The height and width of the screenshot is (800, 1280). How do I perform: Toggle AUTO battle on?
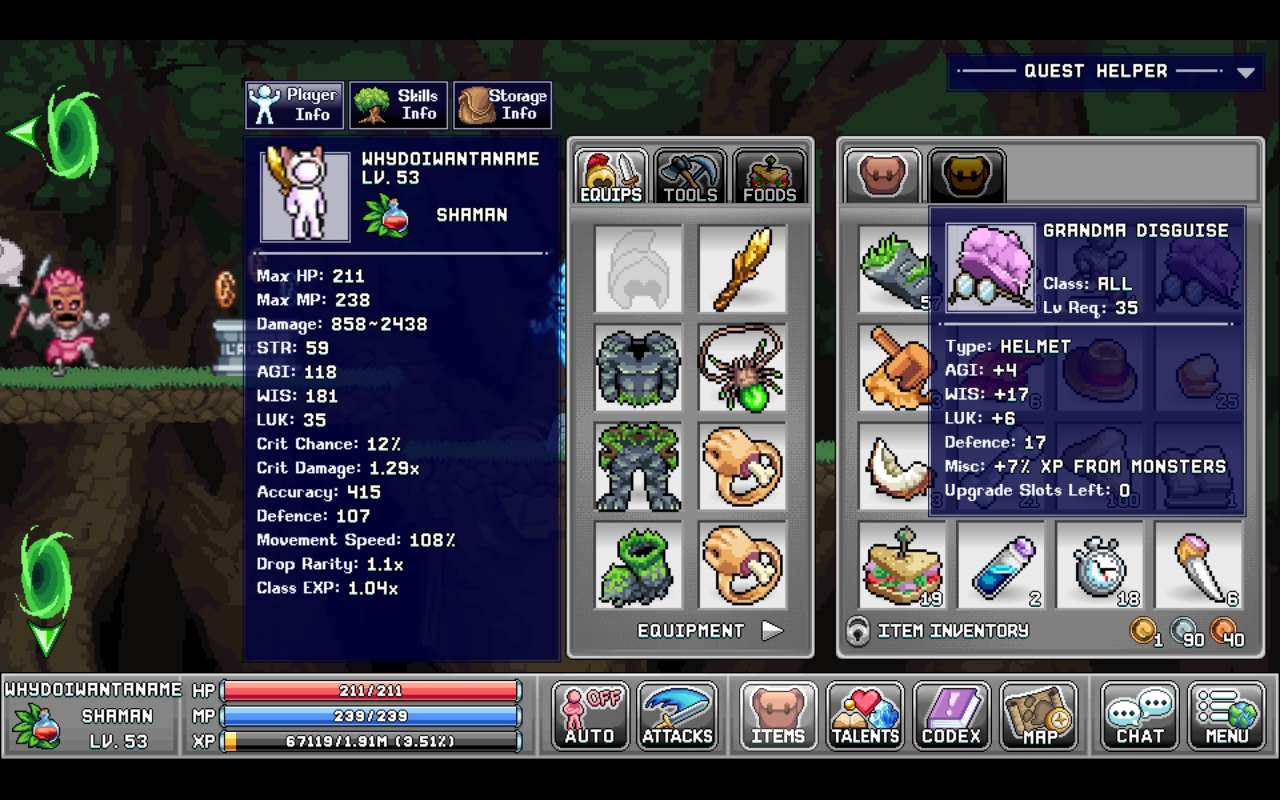tap(588, 715)
